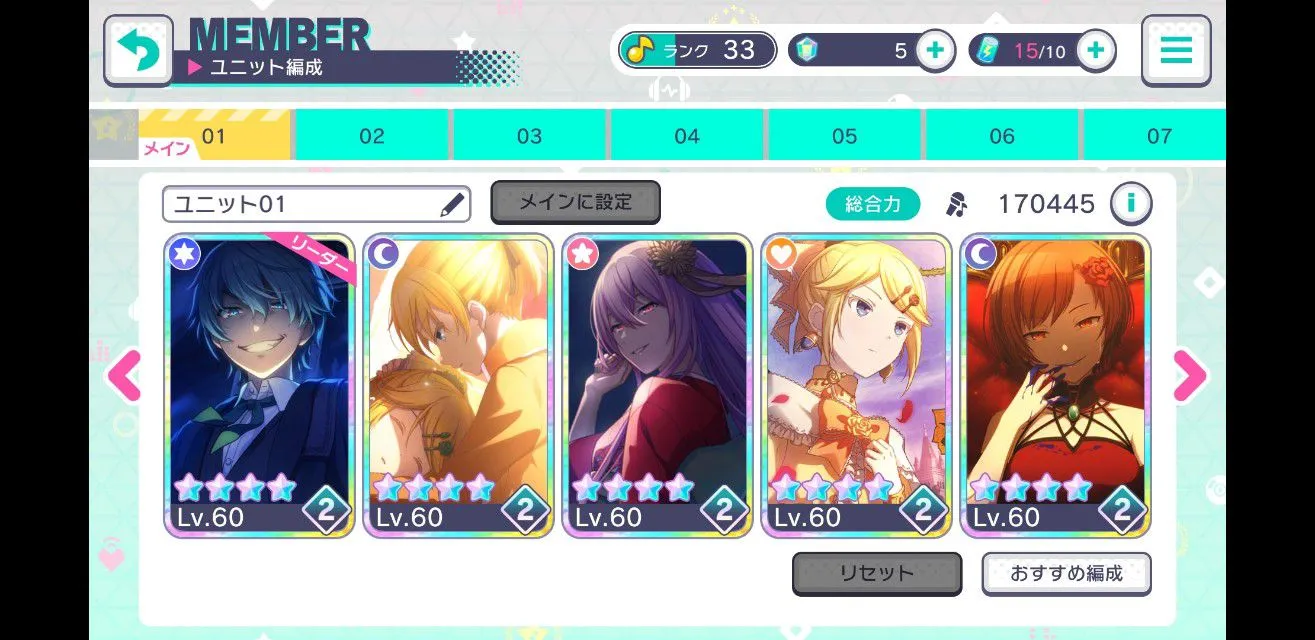Switch to unit tab 02
Image resolution: width=1315 pixels, height=640 pixels.
pyautogui.click(x=372, y=136)
